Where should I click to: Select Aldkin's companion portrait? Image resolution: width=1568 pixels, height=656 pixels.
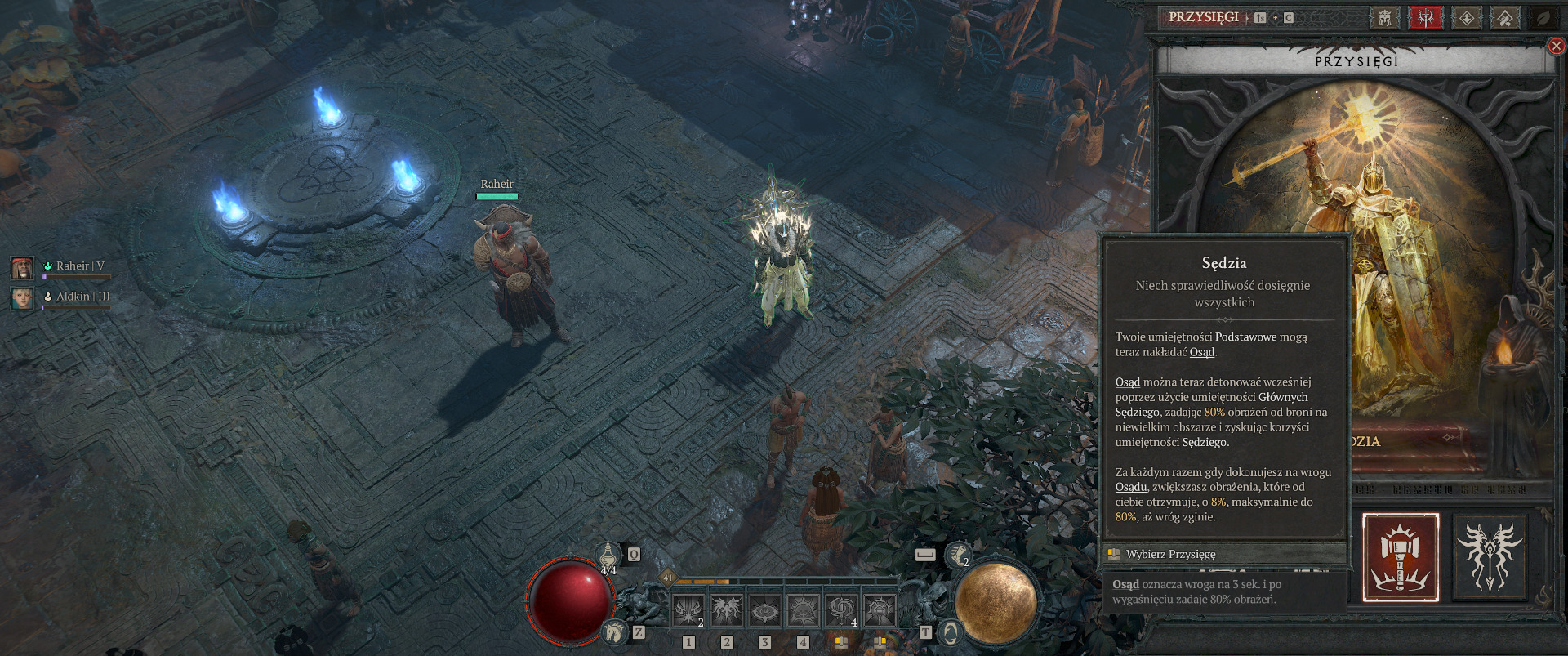(x=22, y=297)
